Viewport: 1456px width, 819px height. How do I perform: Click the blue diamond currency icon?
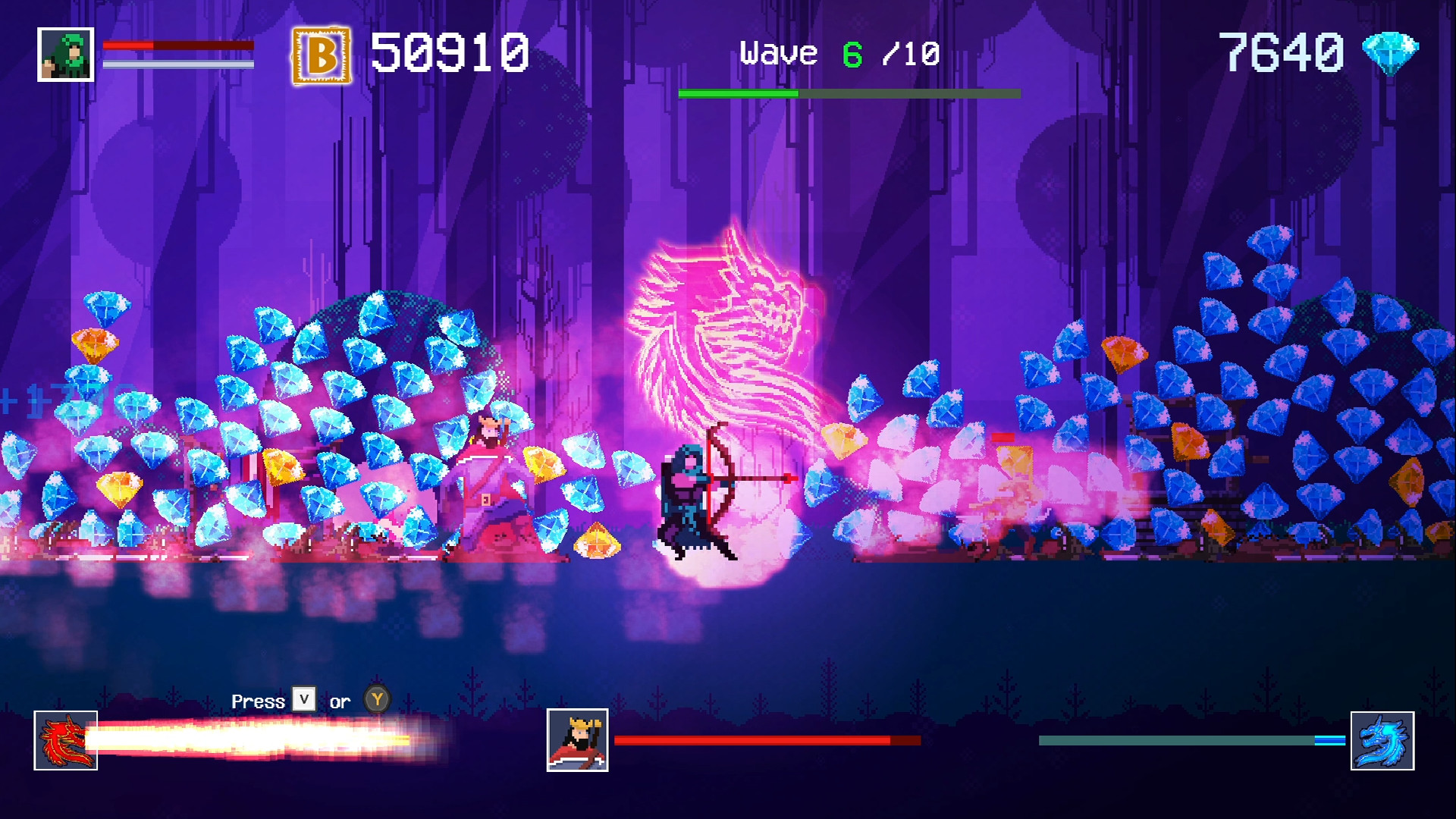[x=1390, y=53]
